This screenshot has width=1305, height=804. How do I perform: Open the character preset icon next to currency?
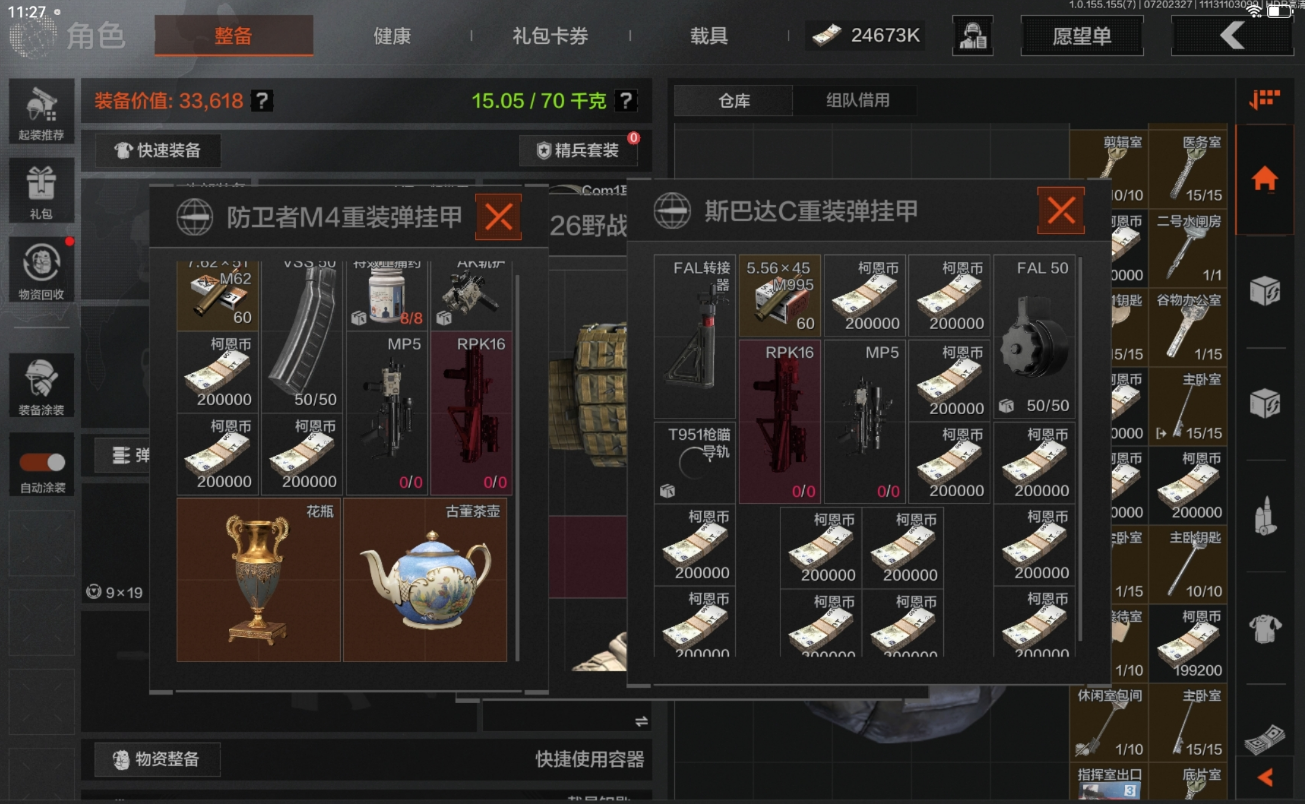tap(972, 35)
